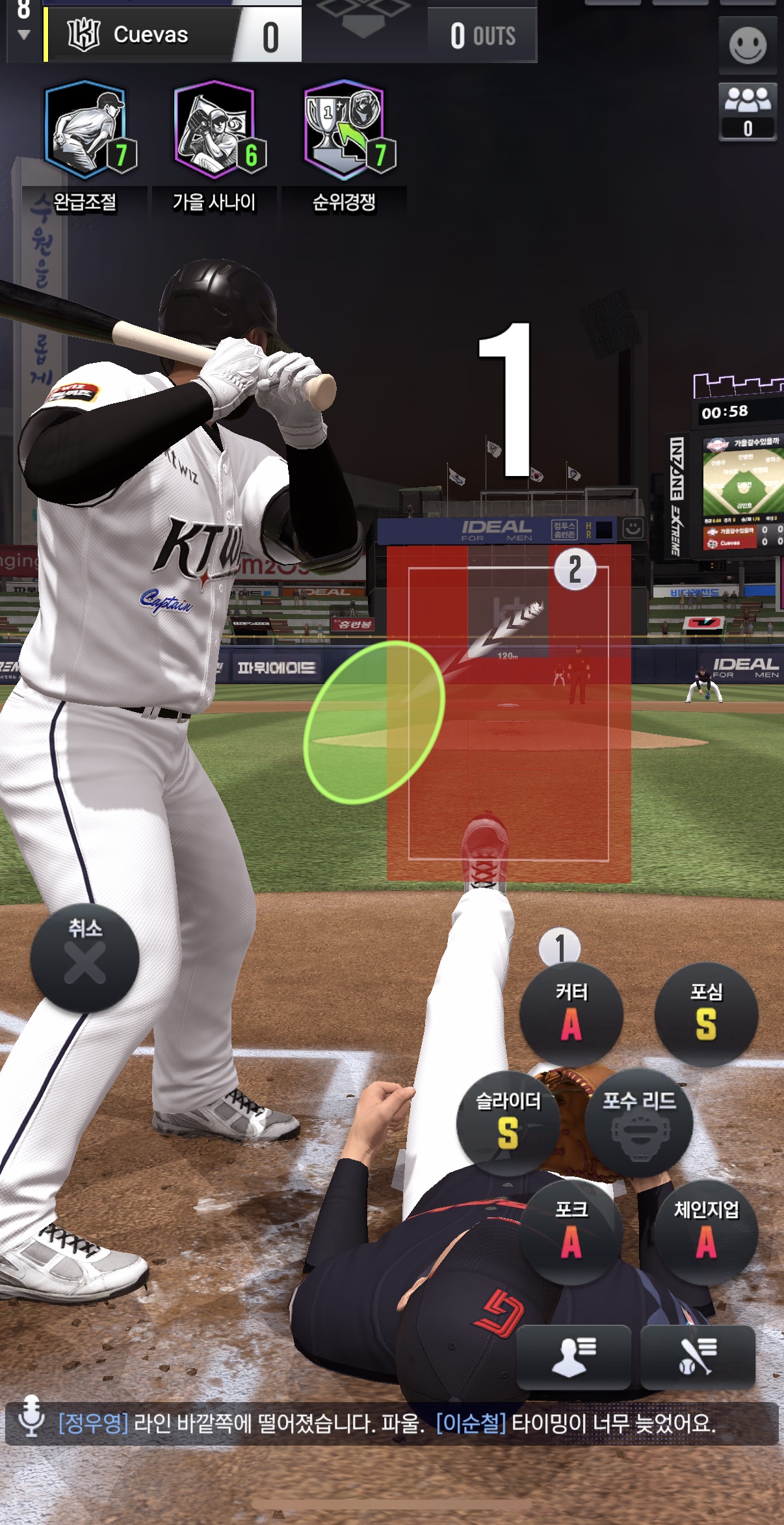784x1525 pixels.
Task: Open the batter info list button
Action: [x=698, y=1356]
